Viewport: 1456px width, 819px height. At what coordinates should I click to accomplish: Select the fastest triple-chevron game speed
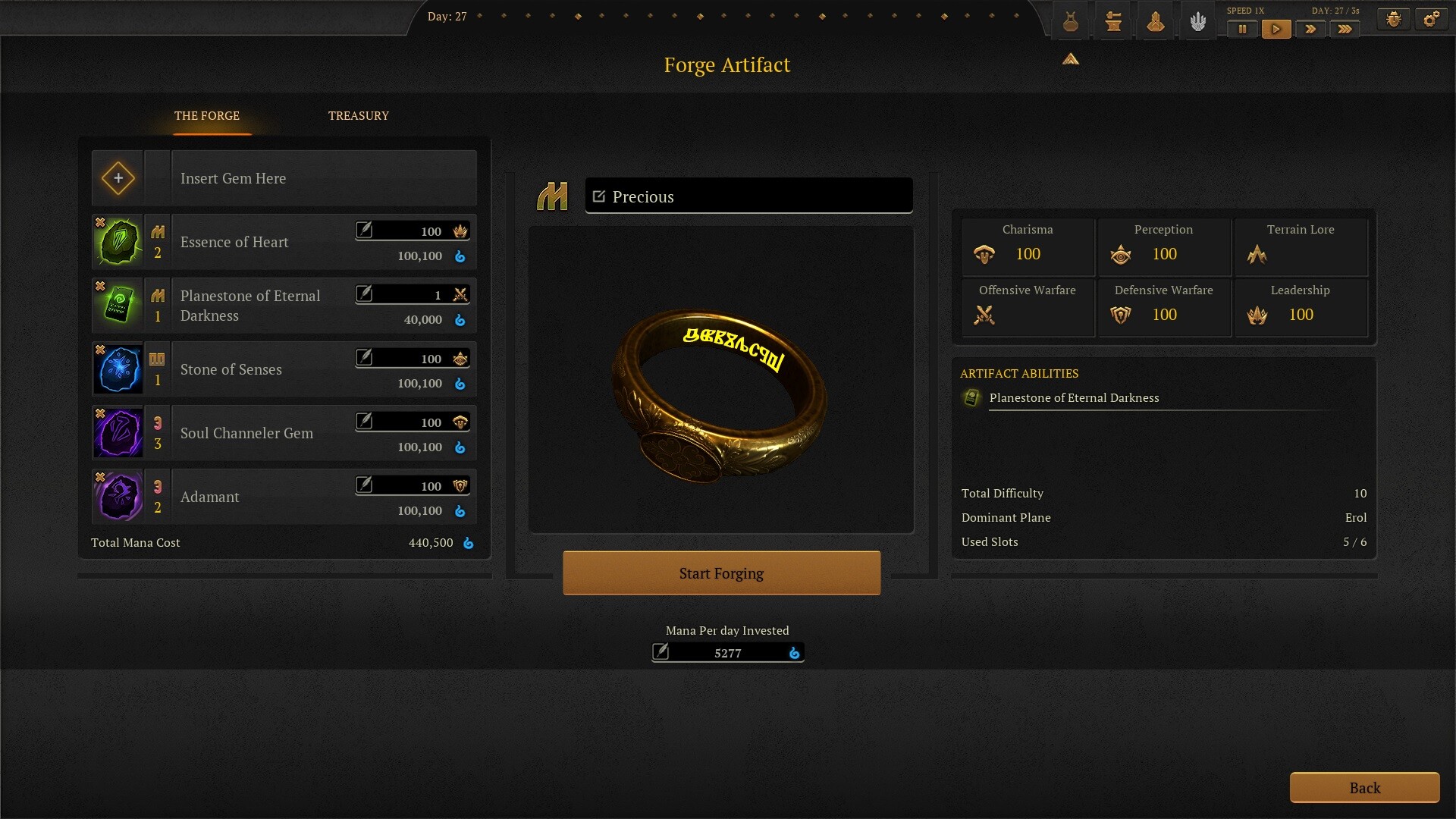pos(1345,29)
